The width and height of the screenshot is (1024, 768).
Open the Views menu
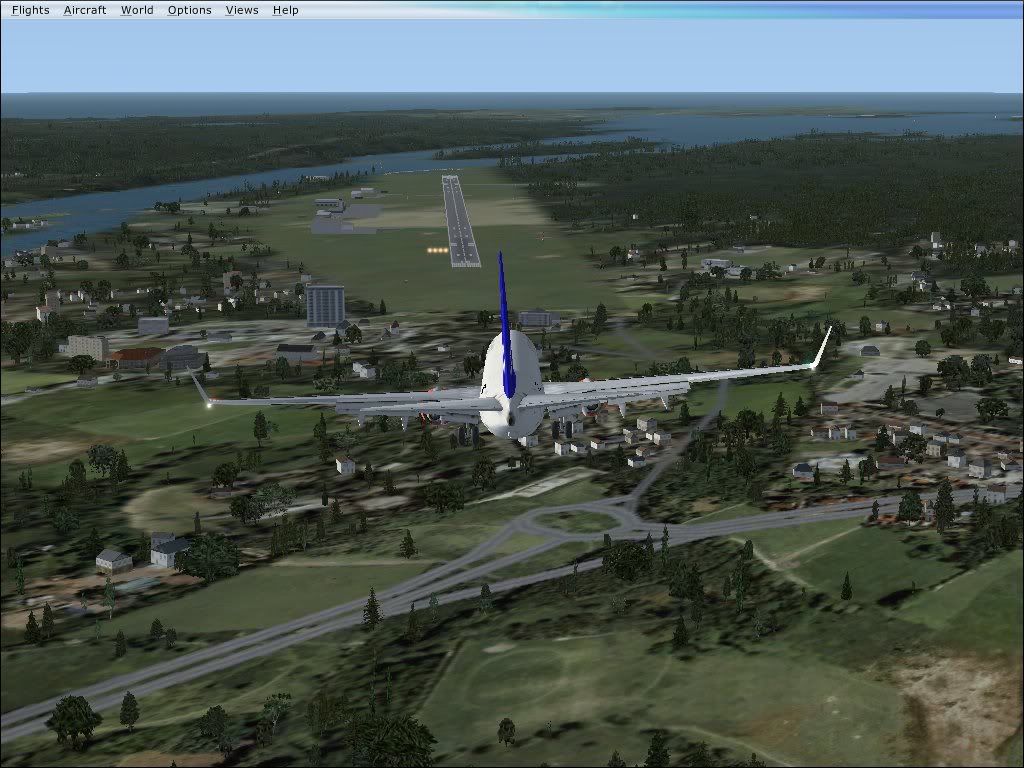242,10
